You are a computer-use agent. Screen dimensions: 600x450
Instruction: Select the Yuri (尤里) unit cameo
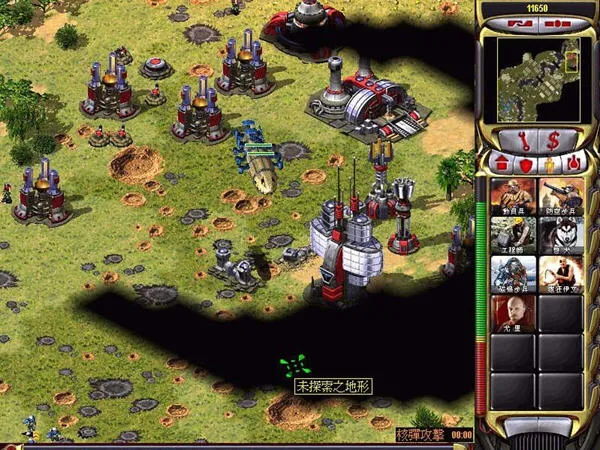[x=513, y=313]
